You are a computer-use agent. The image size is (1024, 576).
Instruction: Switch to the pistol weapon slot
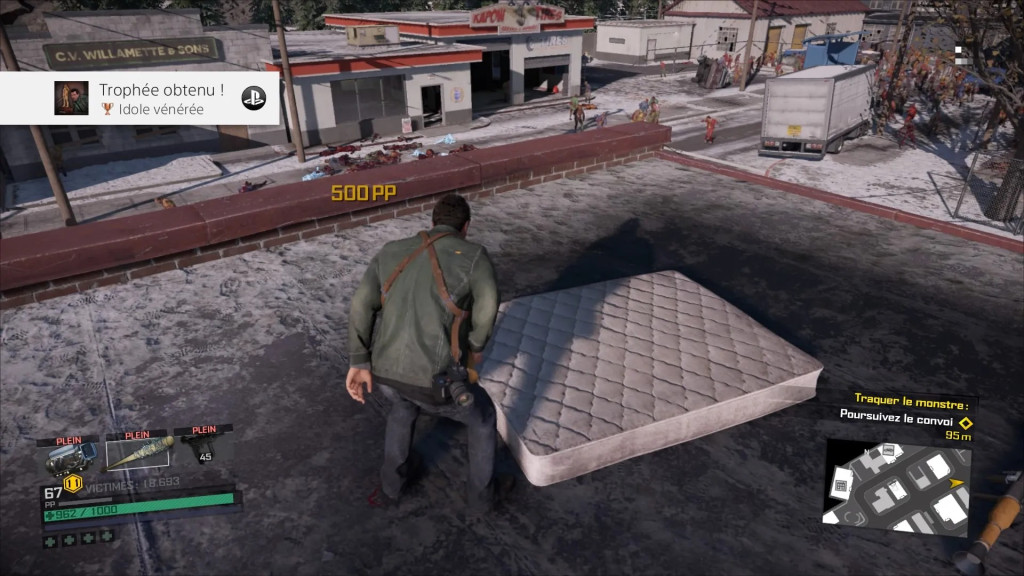pos(201,450)
